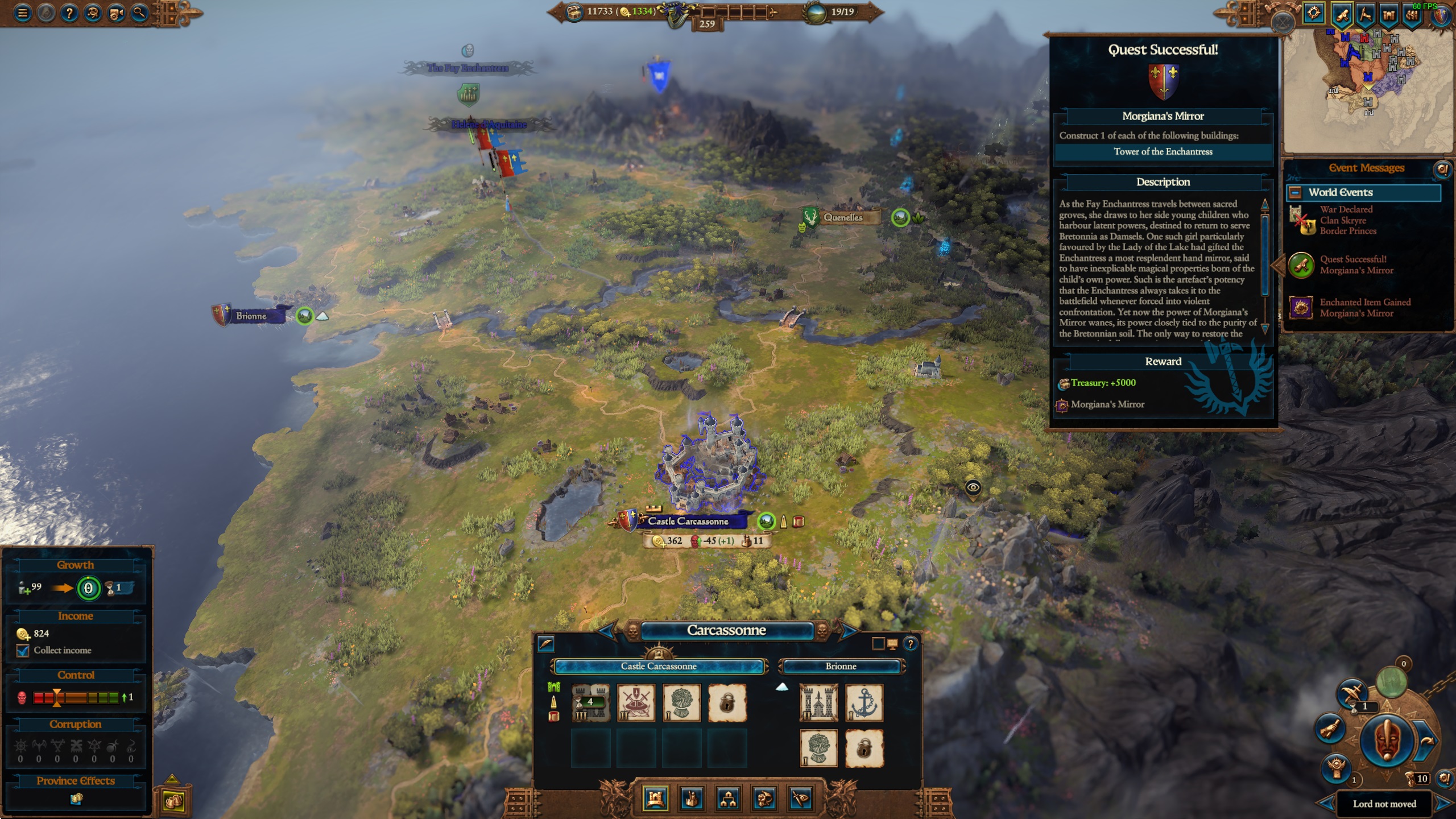Click the red mask notification button
1456x819 pixels.
coord(1386,740)
